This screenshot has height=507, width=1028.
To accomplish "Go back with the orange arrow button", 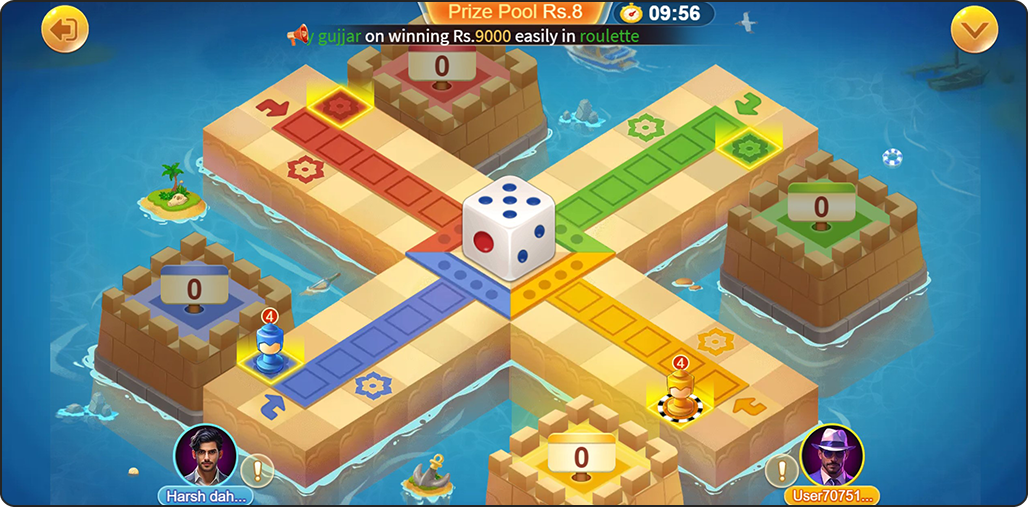I will [65, 30].
